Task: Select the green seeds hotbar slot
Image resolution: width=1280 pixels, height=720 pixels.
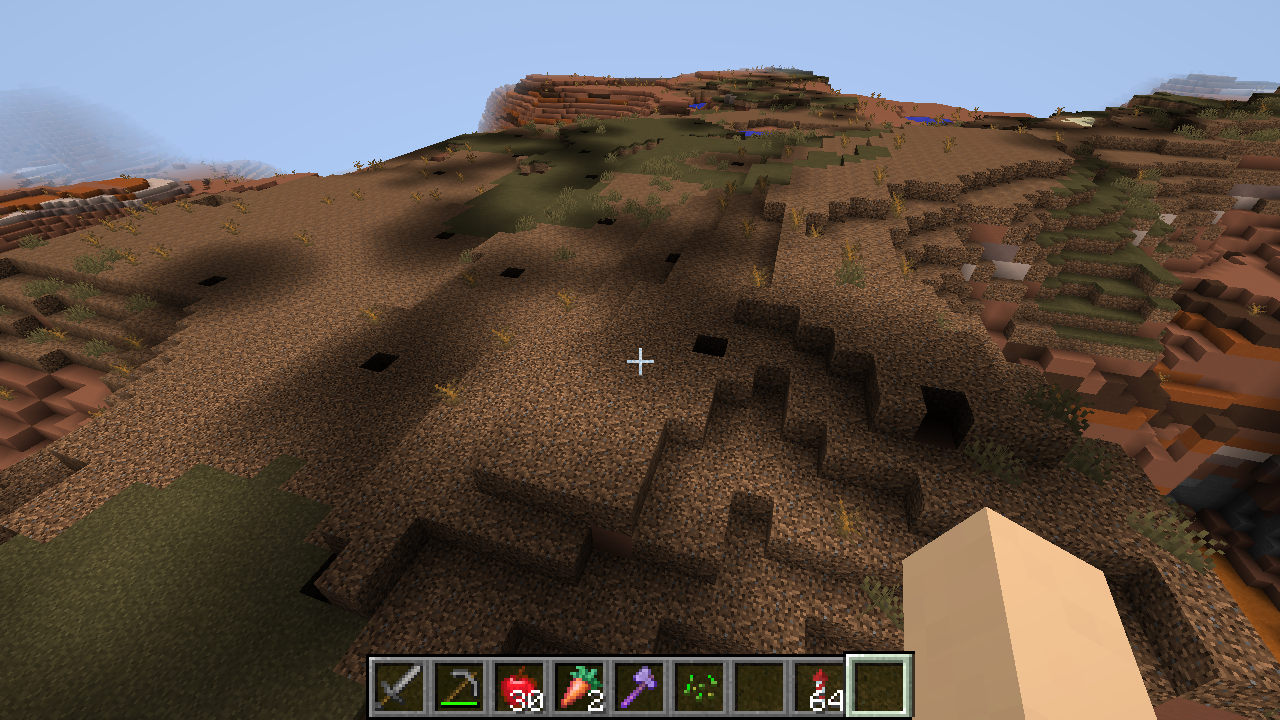Action: tap(698, 686)
